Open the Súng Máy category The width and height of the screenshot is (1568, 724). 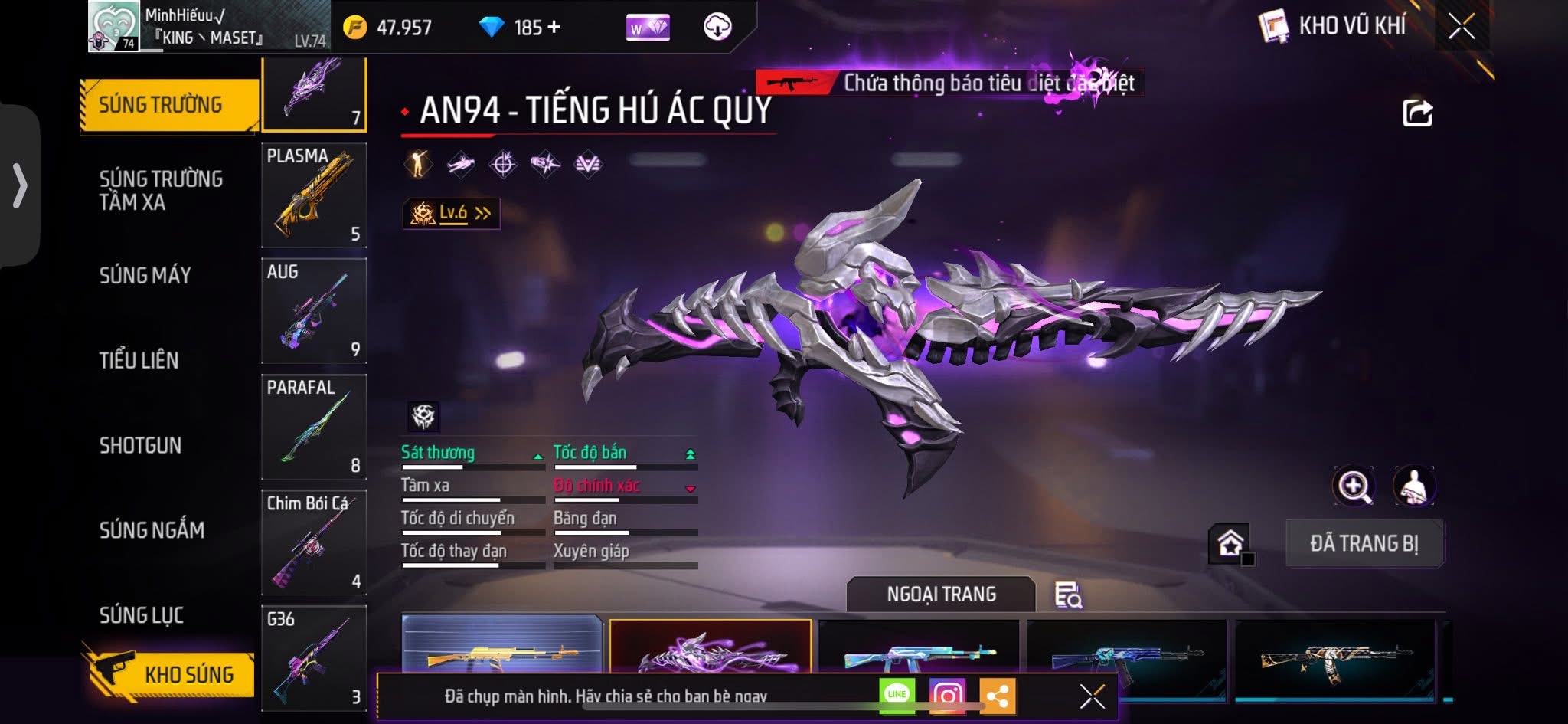[145, 275]
